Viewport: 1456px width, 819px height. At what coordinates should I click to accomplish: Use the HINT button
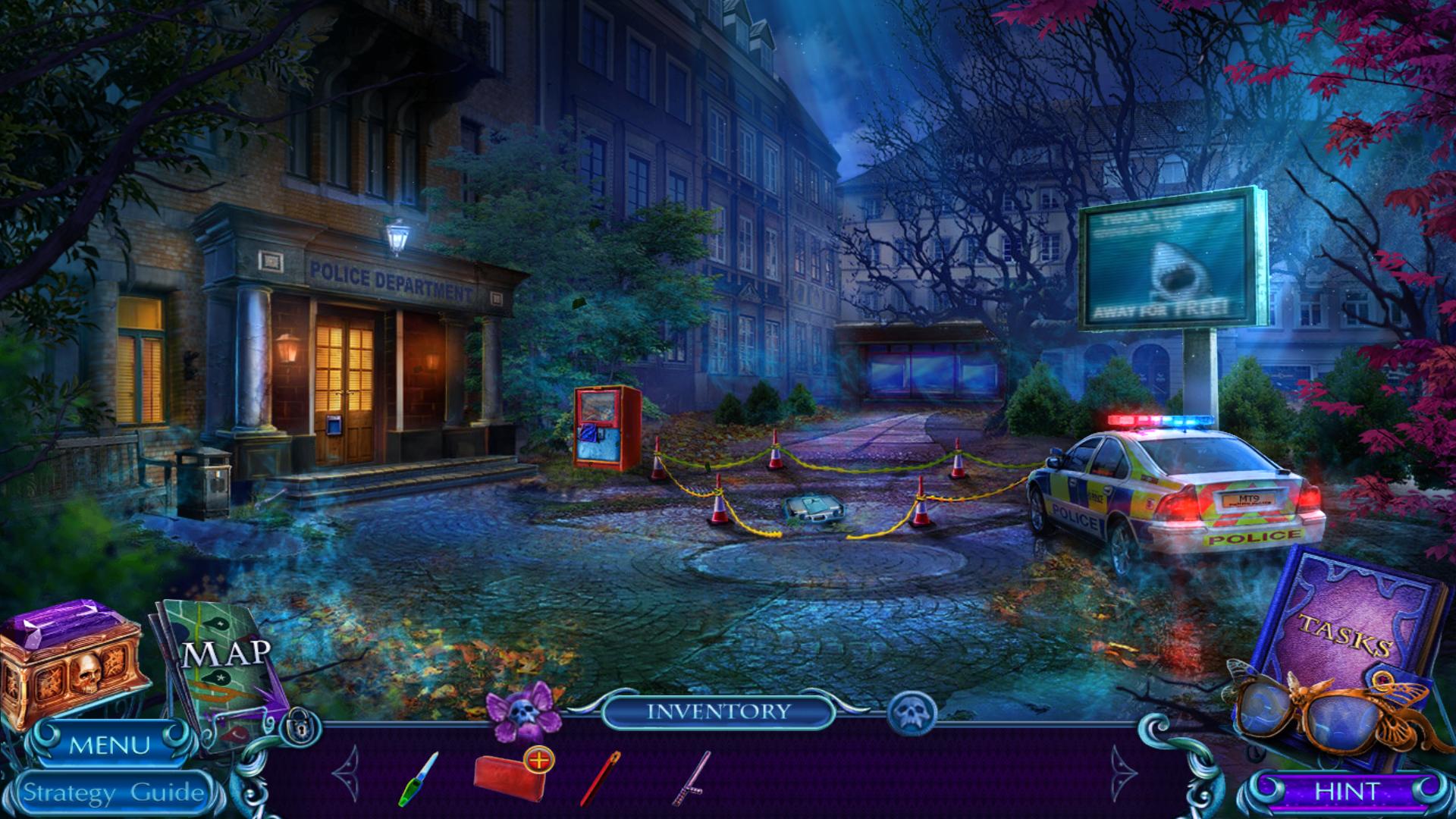tap(1346, 792)
